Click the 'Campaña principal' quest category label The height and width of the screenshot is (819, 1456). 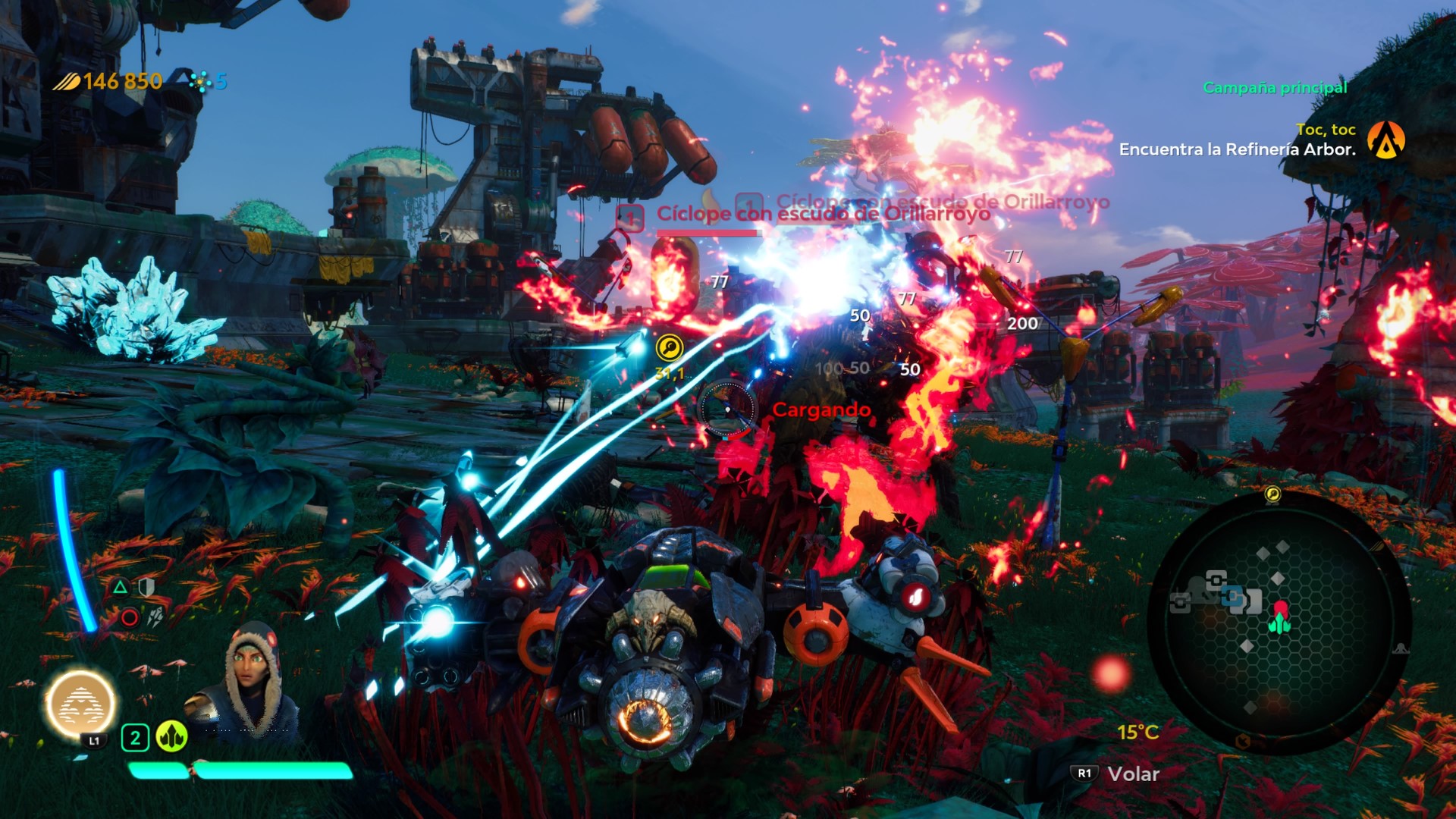click(x=1275, y=87)
